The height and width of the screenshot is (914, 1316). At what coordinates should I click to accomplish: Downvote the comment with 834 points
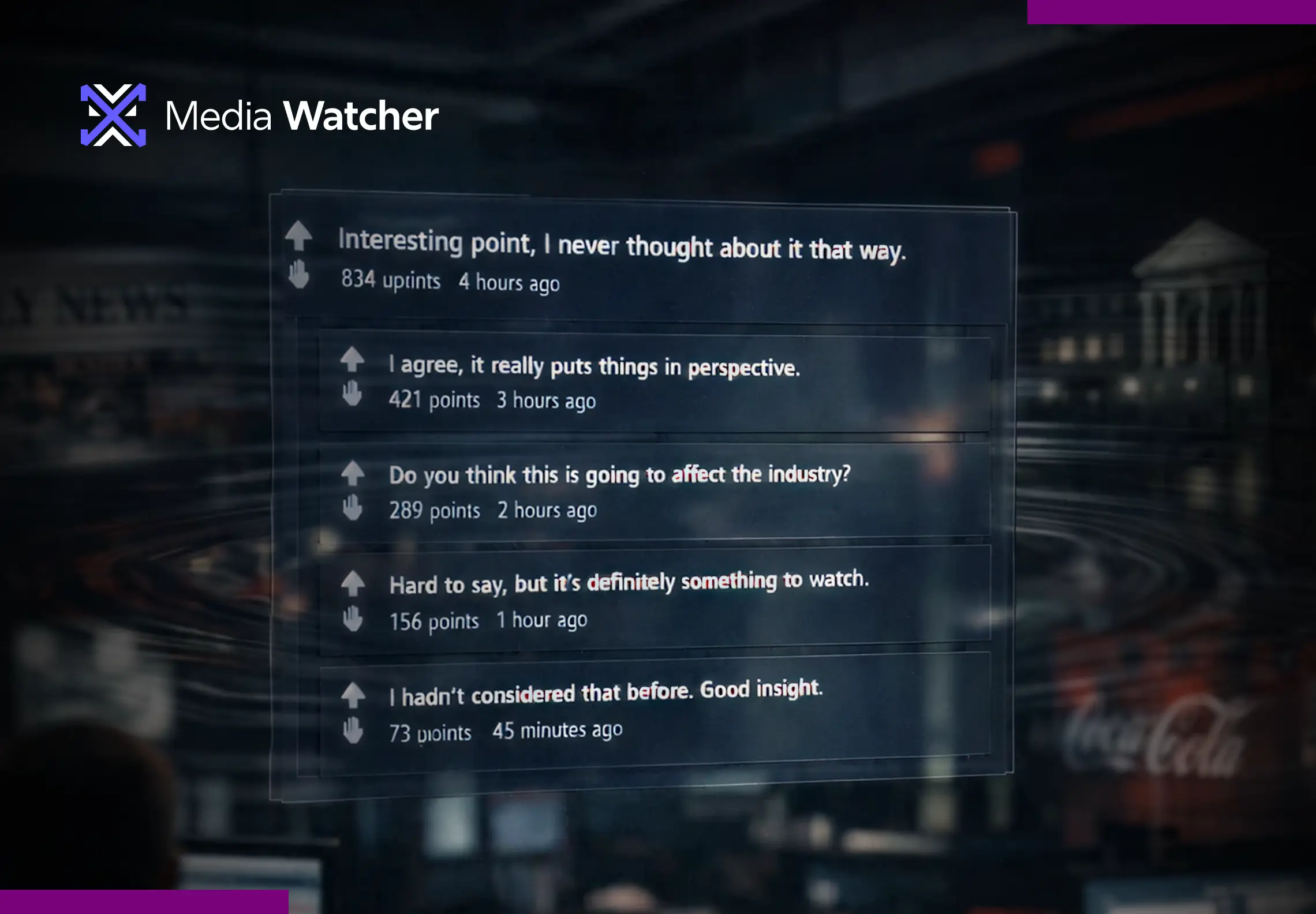(x=299, y=274)
